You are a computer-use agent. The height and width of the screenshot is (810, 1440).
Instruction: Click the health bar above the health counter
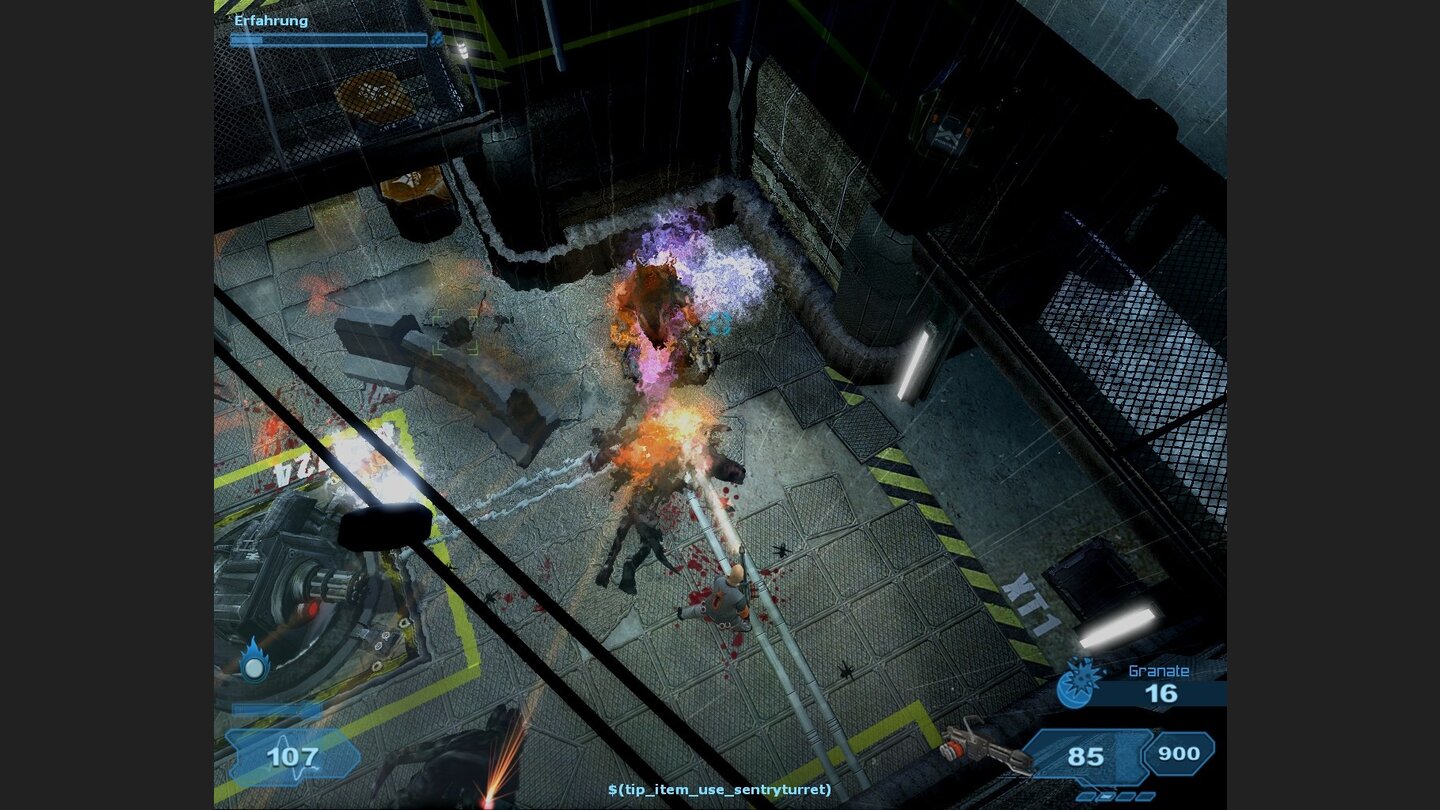point(277,710)
